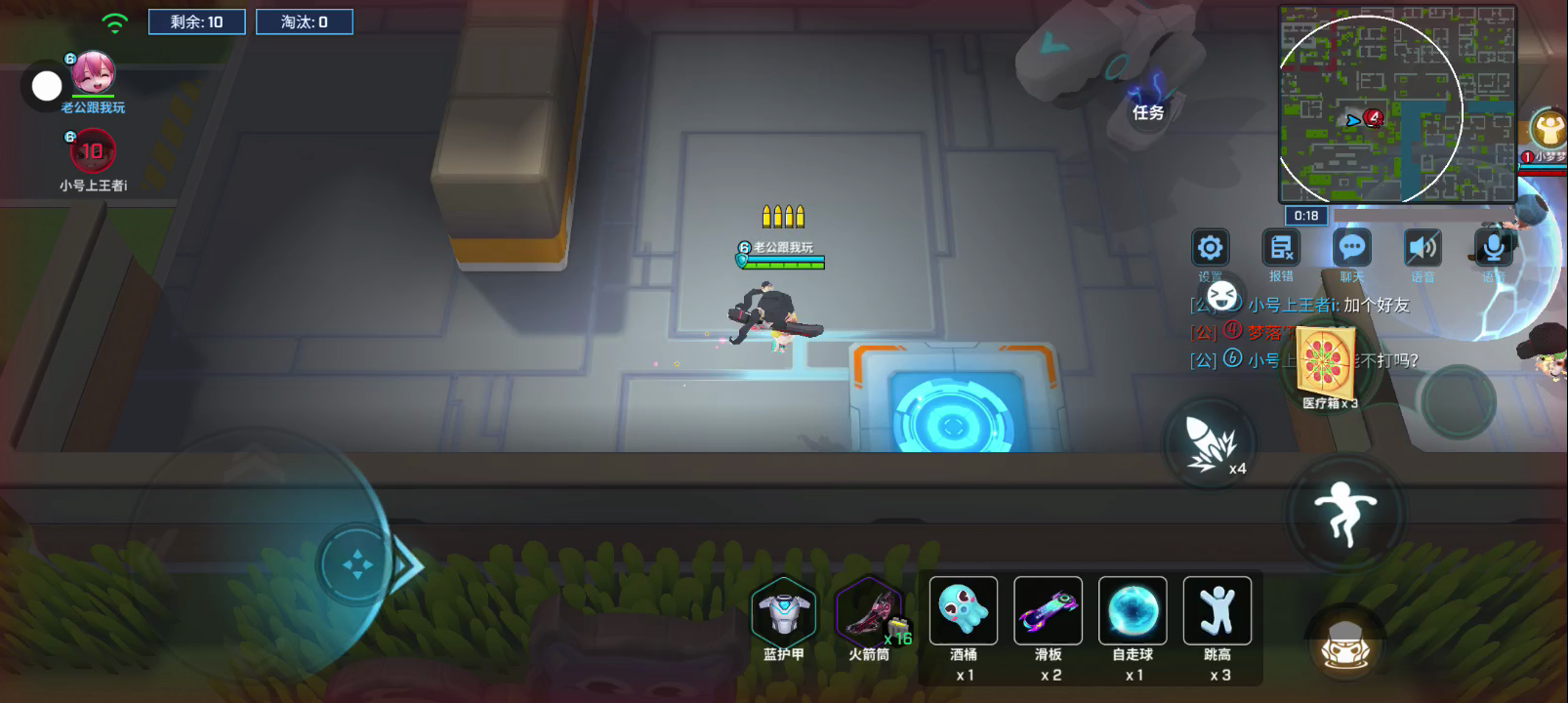This screenshot has height=703, width=1568.
Task: Select teammate 小号上王者i portrait
Action: tap(92, 152)
